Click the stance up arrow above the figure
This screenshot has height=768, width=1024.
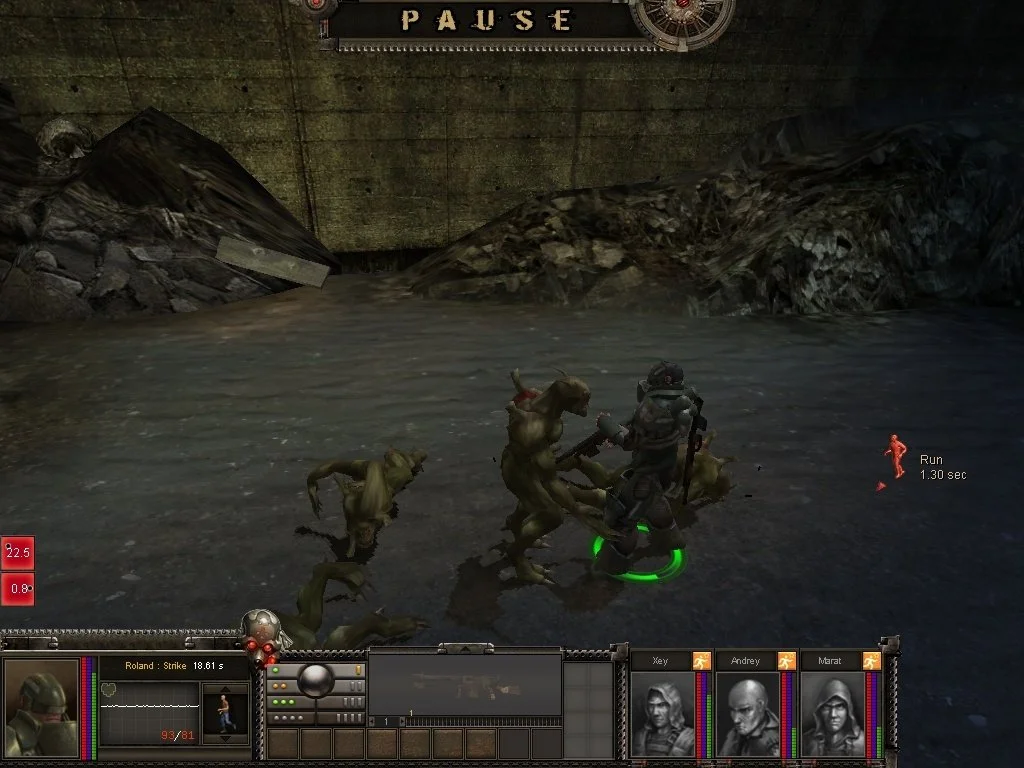coord(224,689)
